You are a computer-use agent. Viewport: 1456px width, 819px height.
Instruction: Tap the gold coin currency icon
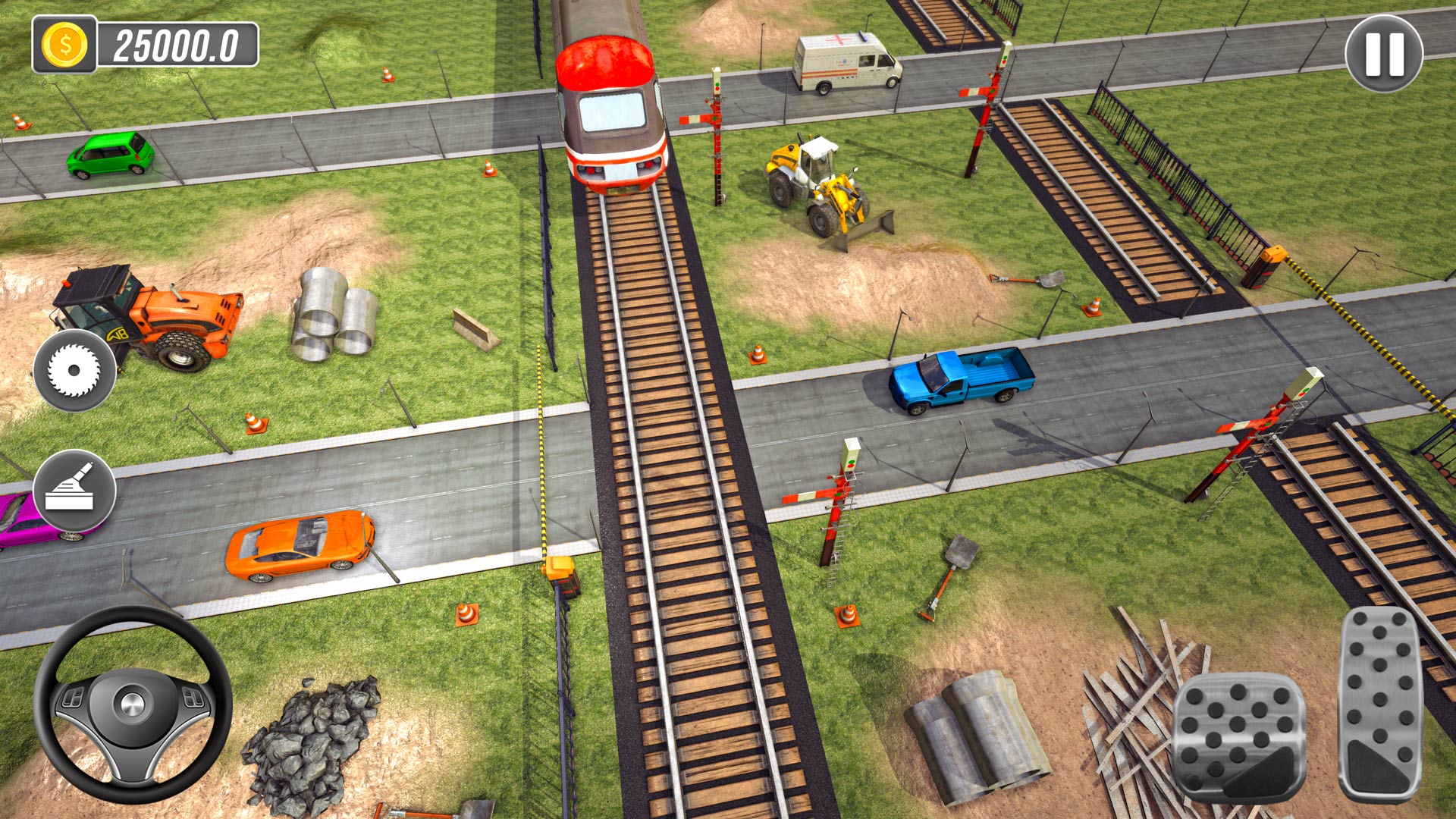(64, 43)
